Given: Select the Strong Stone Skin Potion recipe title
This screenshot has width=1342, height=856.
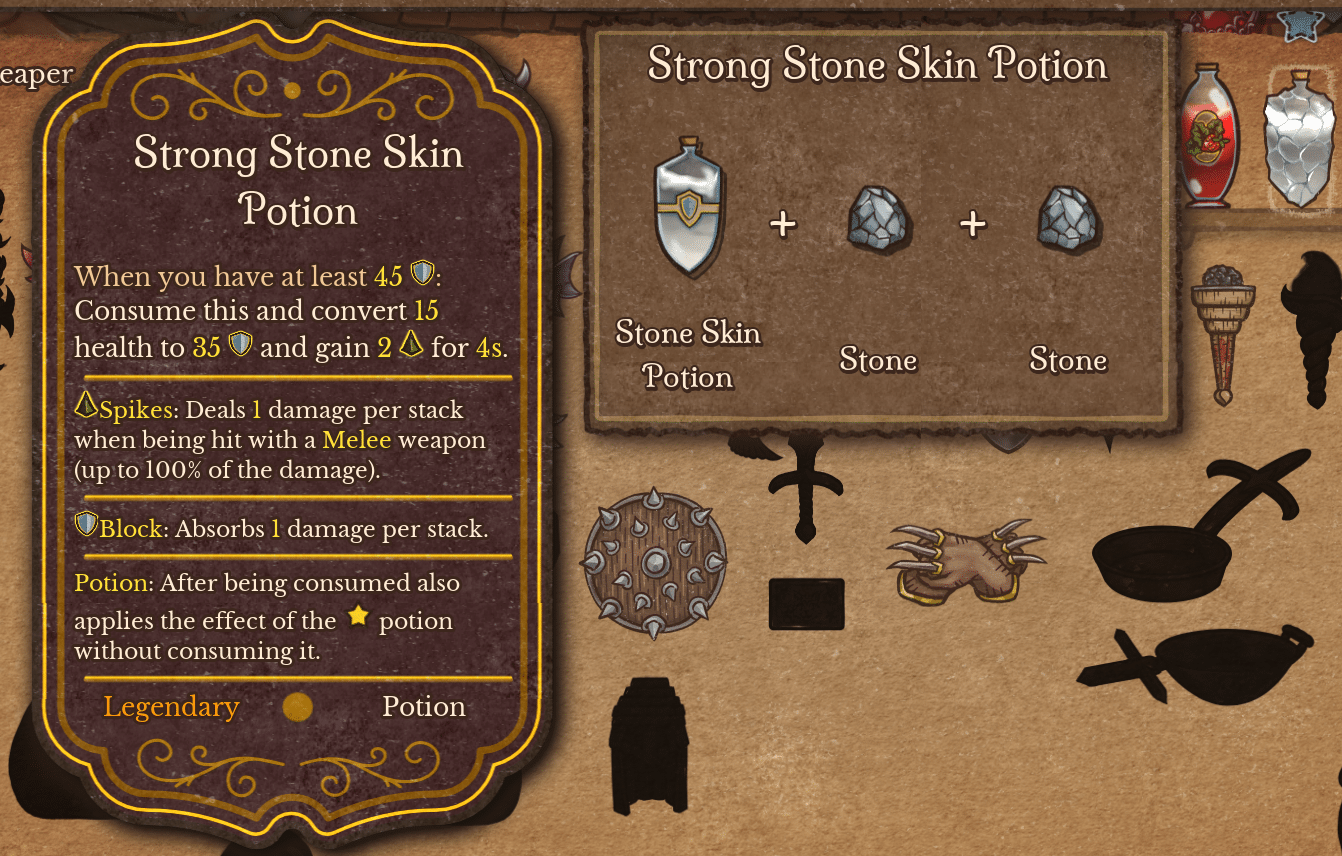Looking at the screenshot, I should click(x=878, y=66).
